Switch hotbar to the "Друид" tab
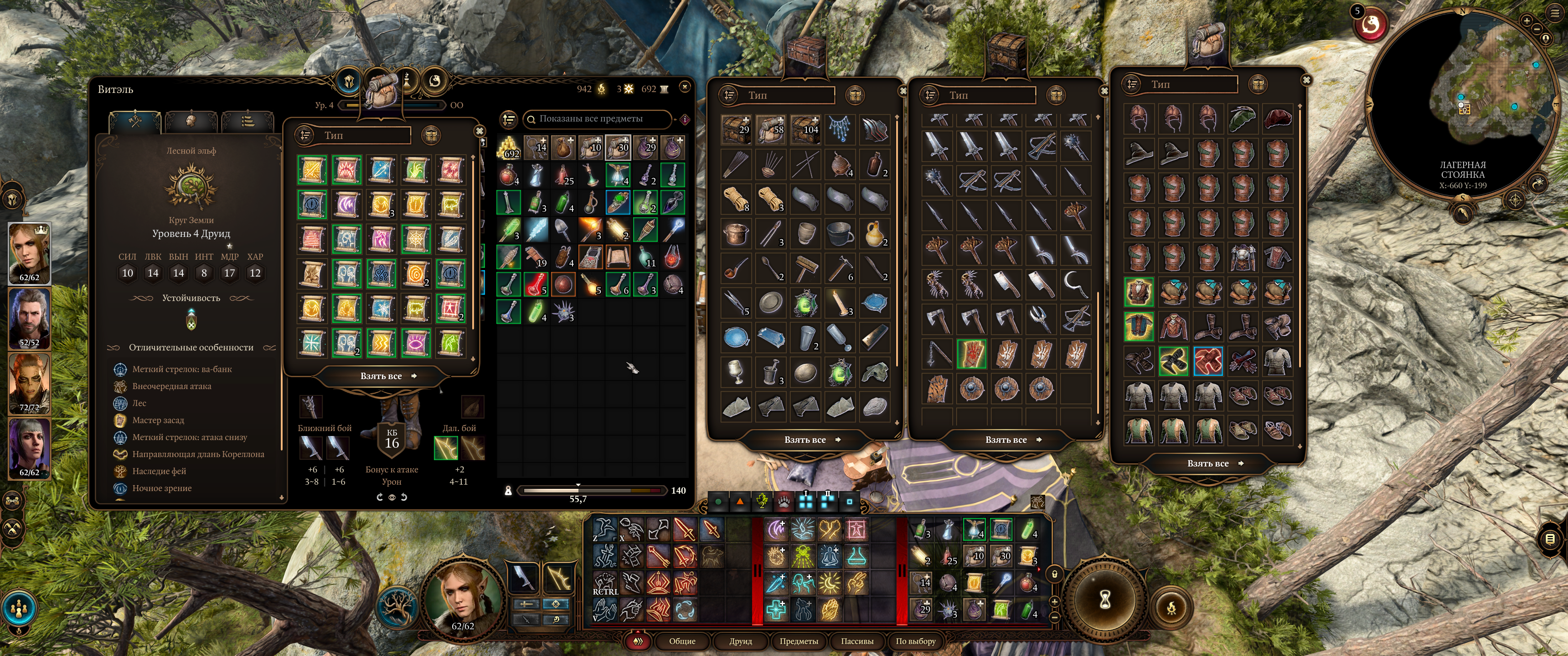 740,641
